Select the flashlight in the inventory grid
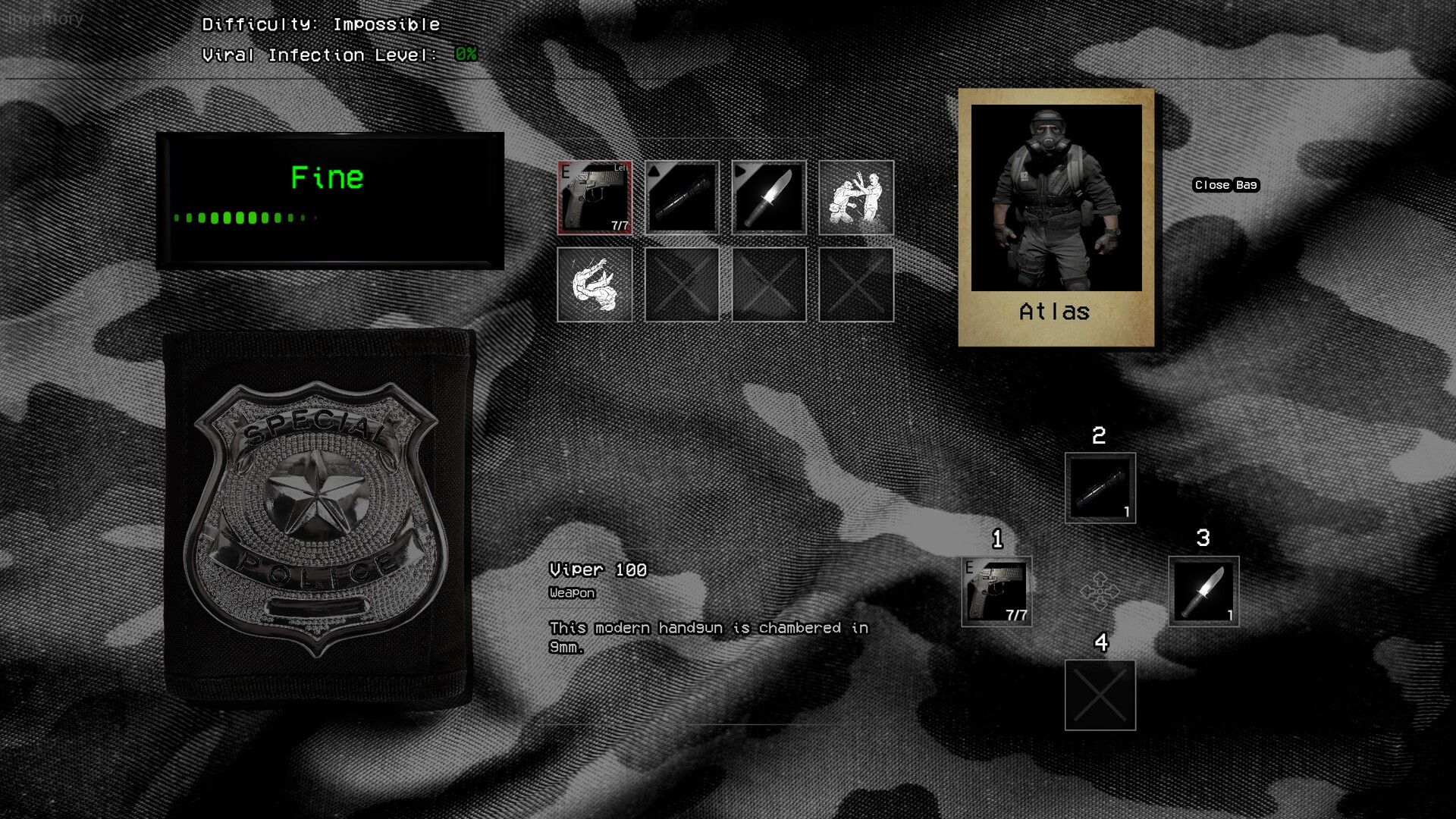Viewport: 1456px width, 819px height. [682, 197]
